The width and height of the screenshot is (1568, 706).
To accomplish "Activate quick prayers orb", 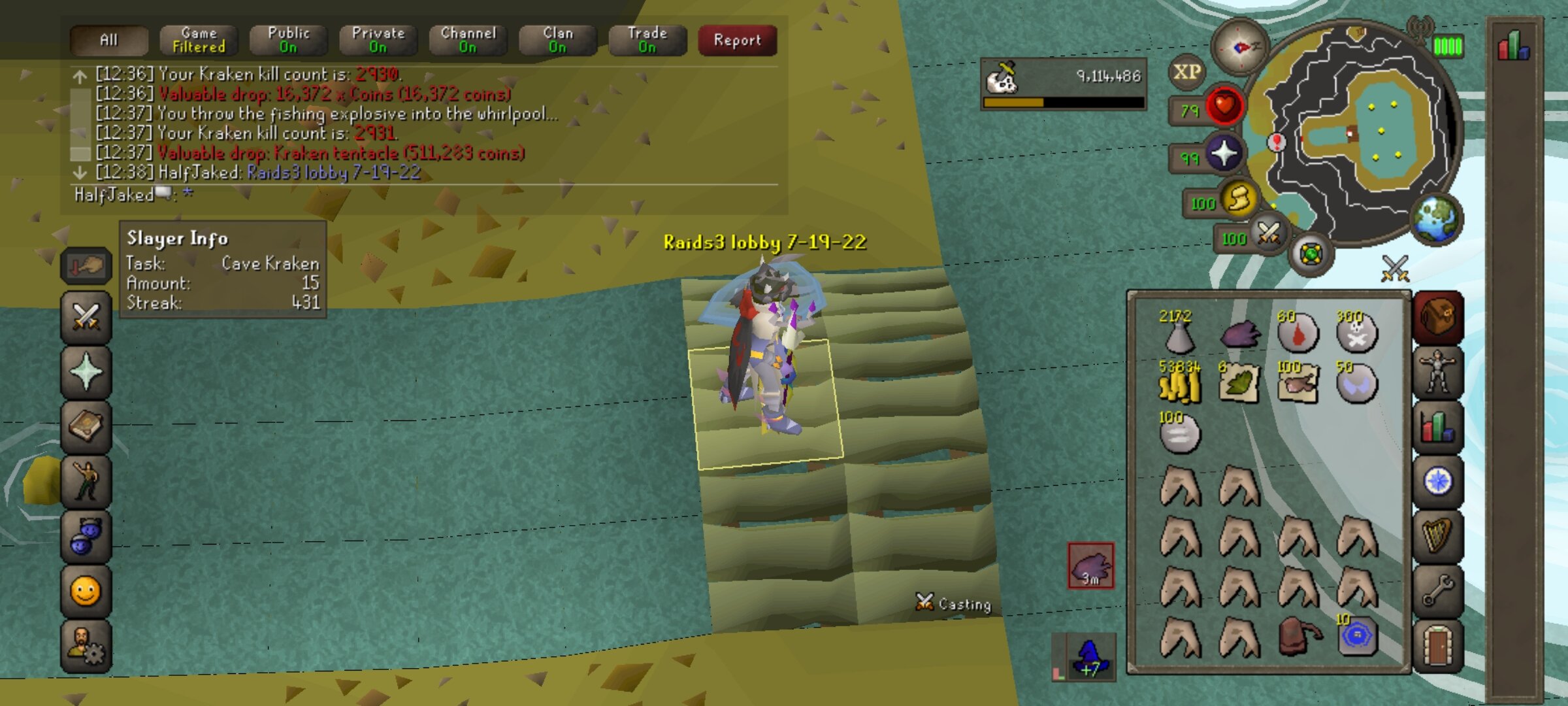I will click(x=1223, y=154).
